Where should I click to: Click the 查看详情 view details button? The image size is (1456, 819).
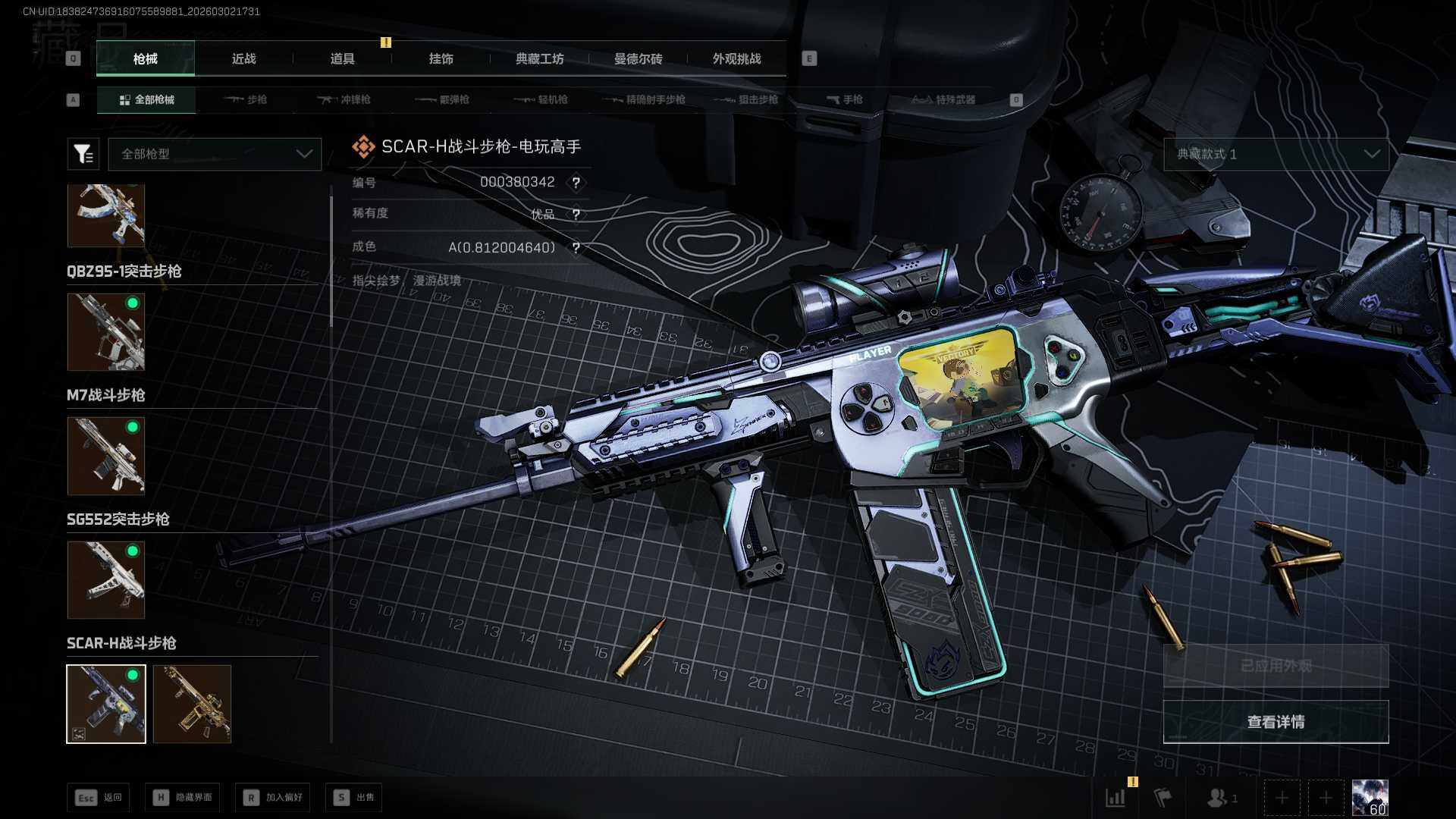(1276, 722)
